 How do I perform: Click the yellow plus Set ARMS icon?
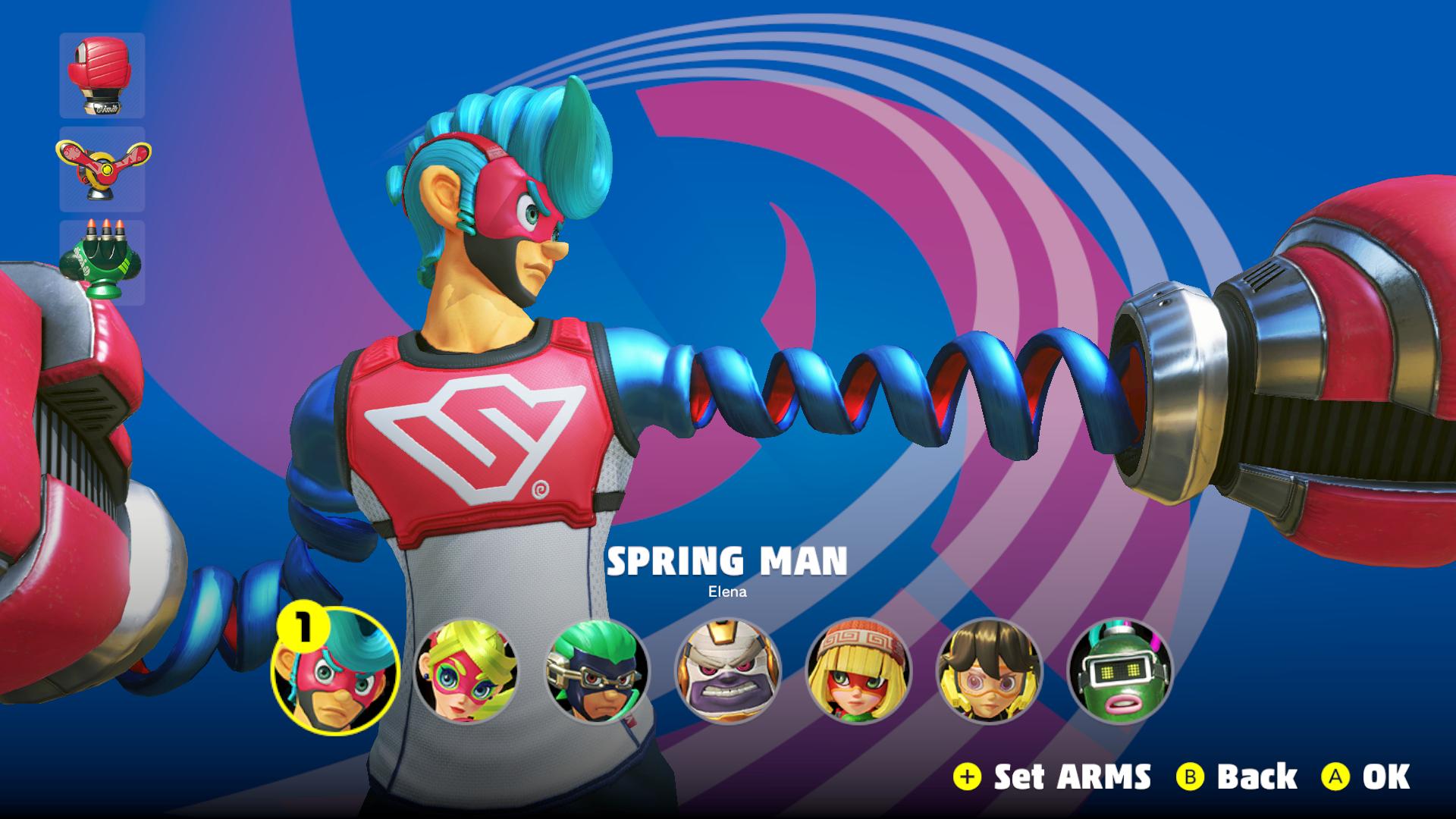coord(966,777)
